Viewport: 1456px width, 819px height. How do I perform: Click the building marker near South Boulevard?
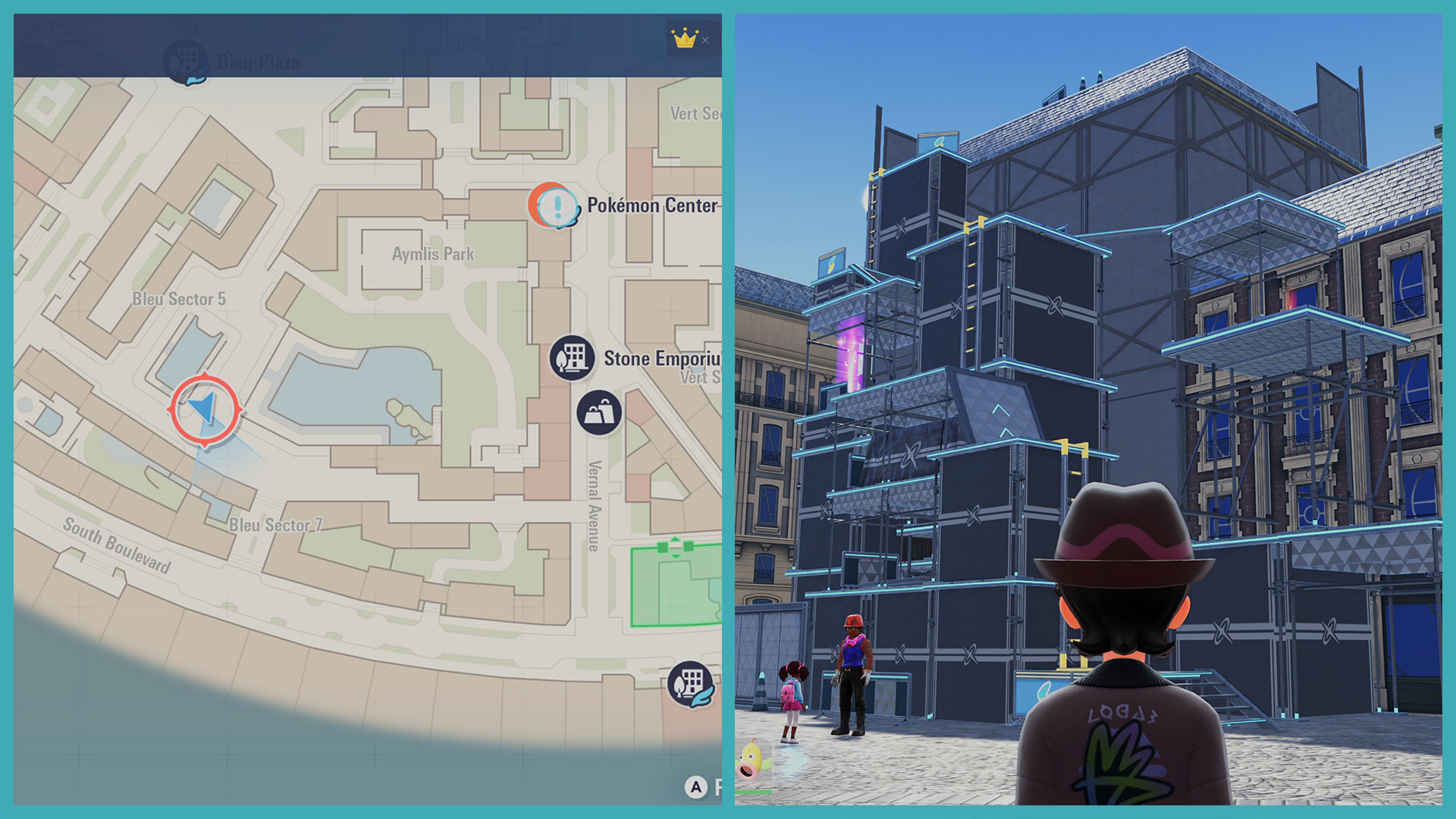pos(690,682)
